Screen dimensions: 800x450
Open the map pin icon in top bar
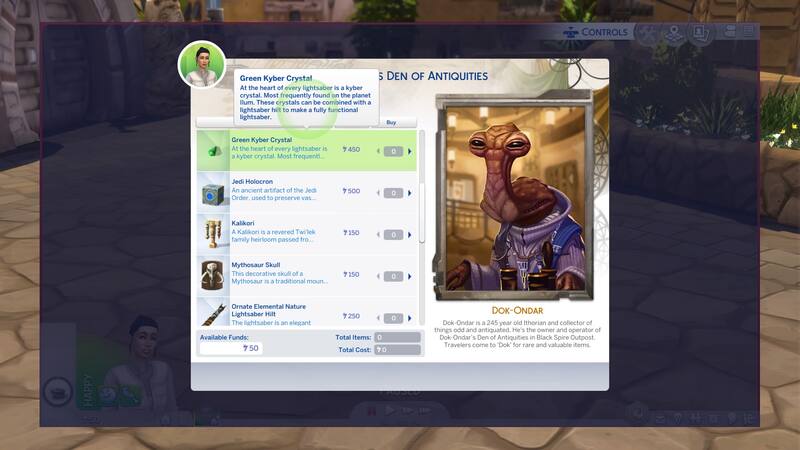674,32
